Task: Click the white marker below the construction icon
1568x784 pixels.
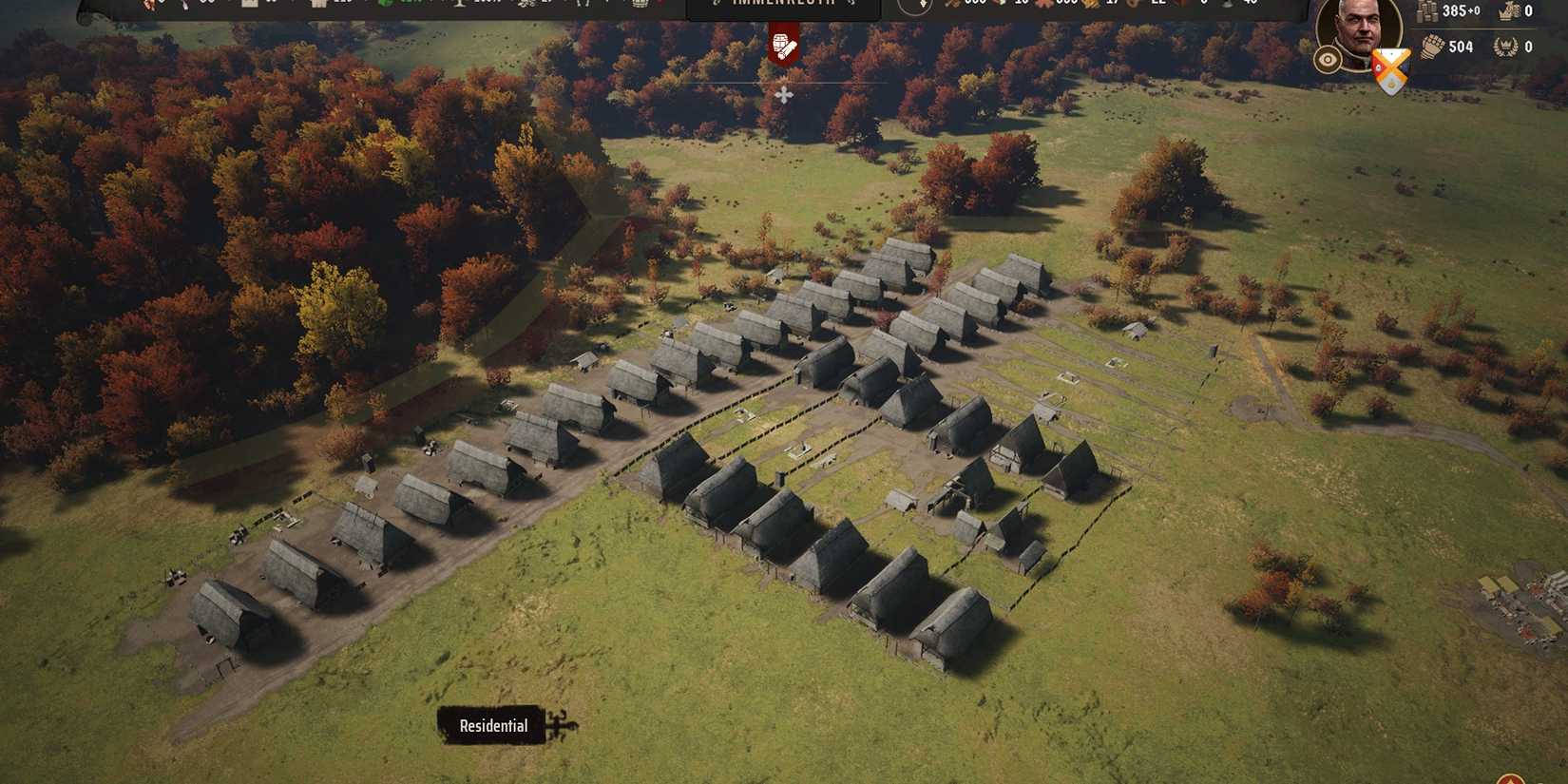Action: click(x=783, y=95)
